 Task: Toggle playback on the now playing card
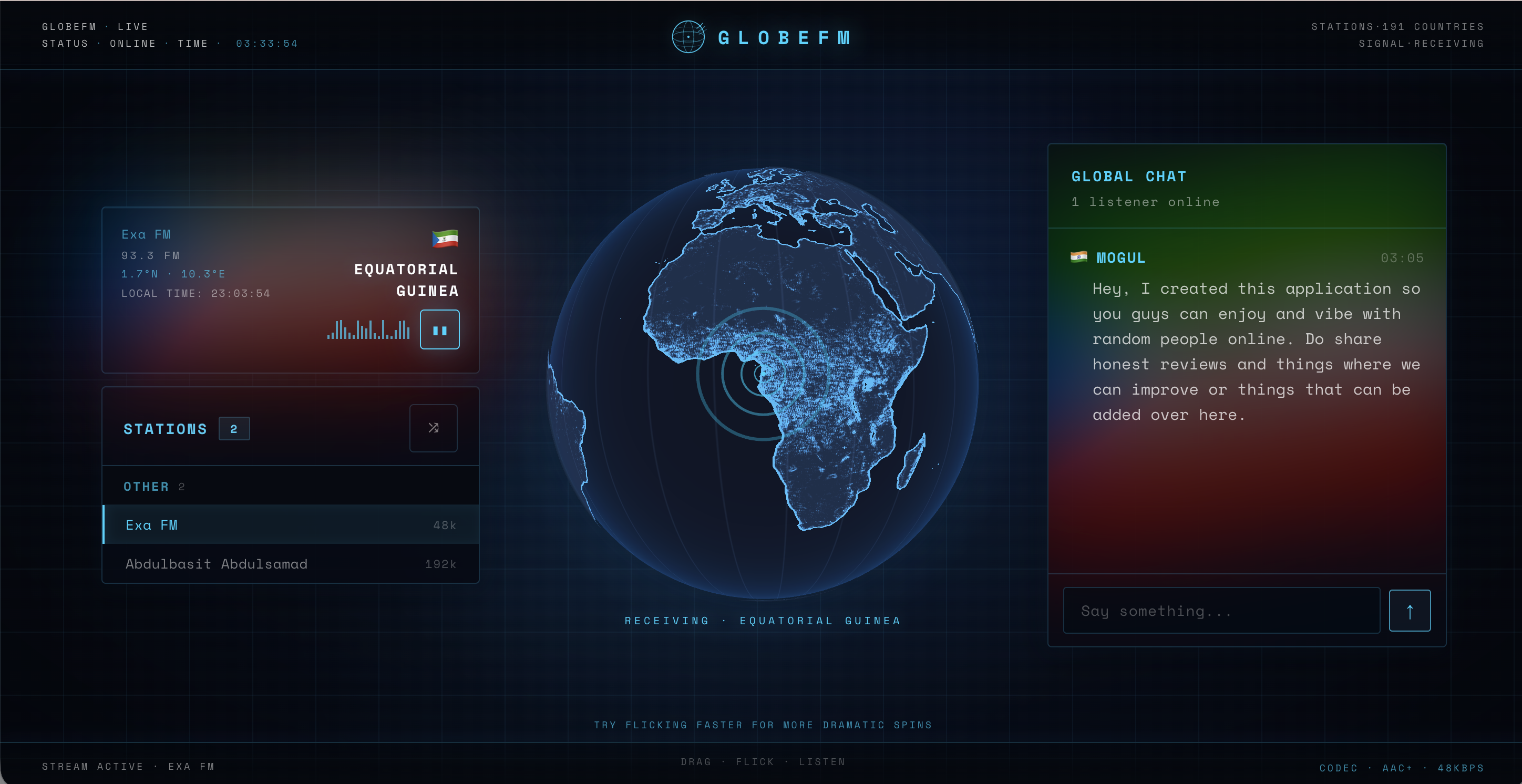[439, 329]
